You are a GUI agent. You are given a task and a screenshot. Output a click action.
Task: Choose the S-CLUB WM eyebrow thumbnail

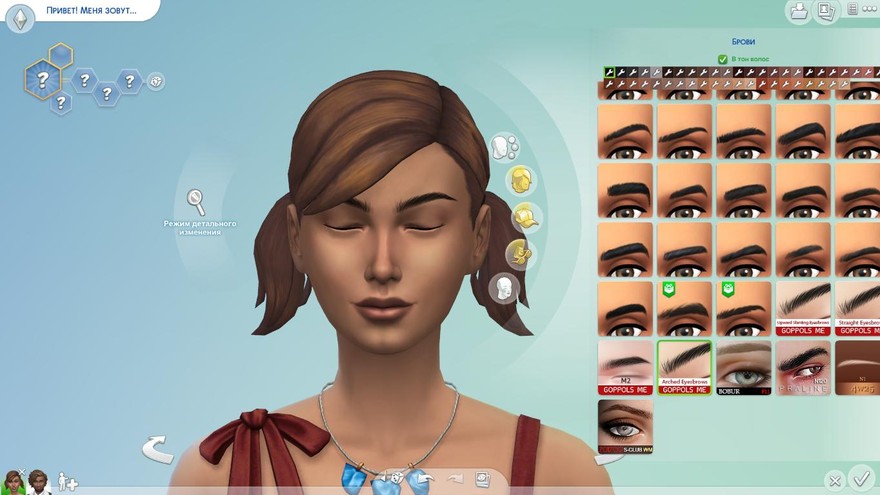pyautogui.click(x=625, y=427)
